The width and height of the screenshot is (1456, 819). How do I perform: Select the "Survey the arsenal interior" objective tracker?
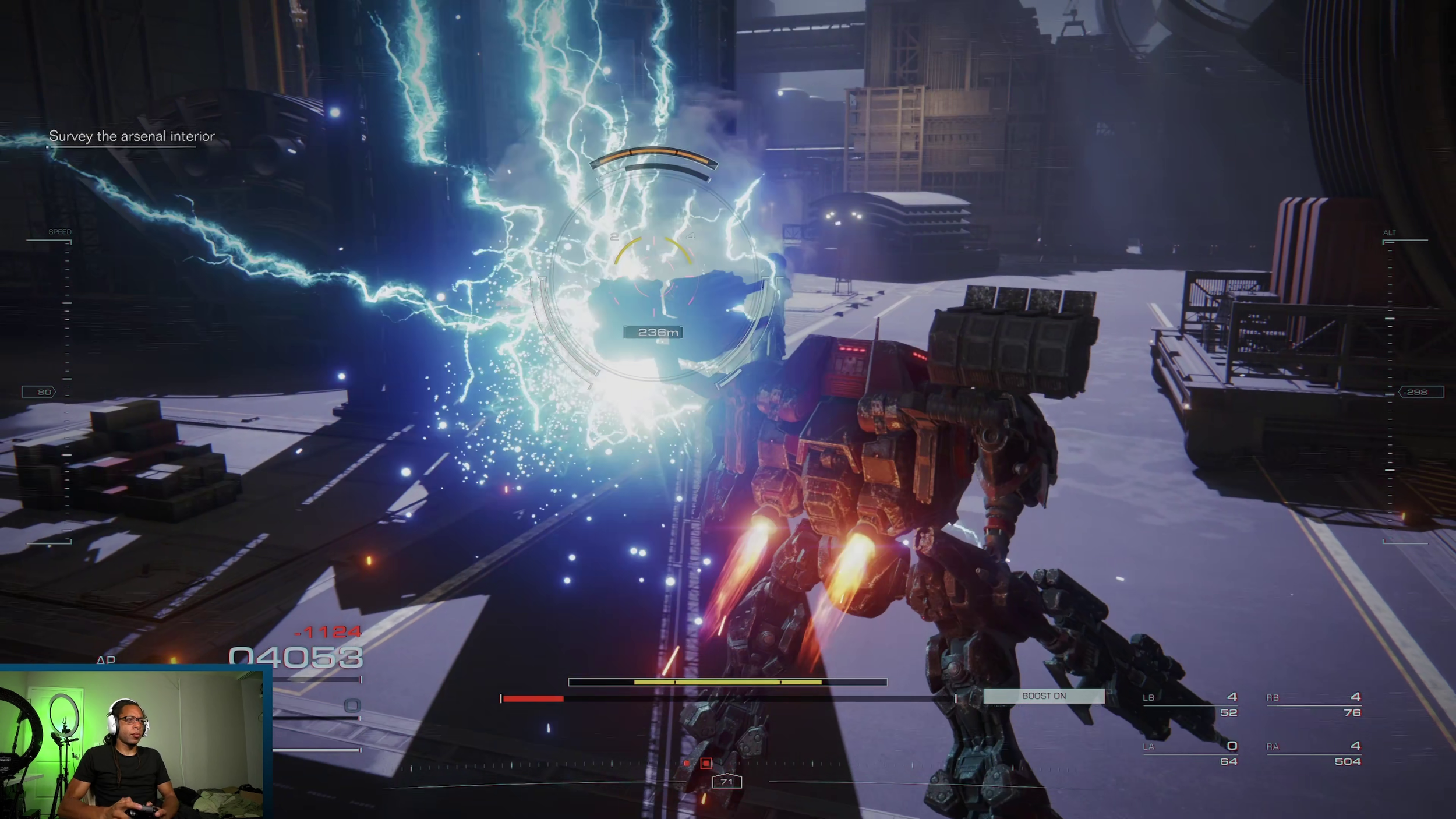[x=132, y=136]
